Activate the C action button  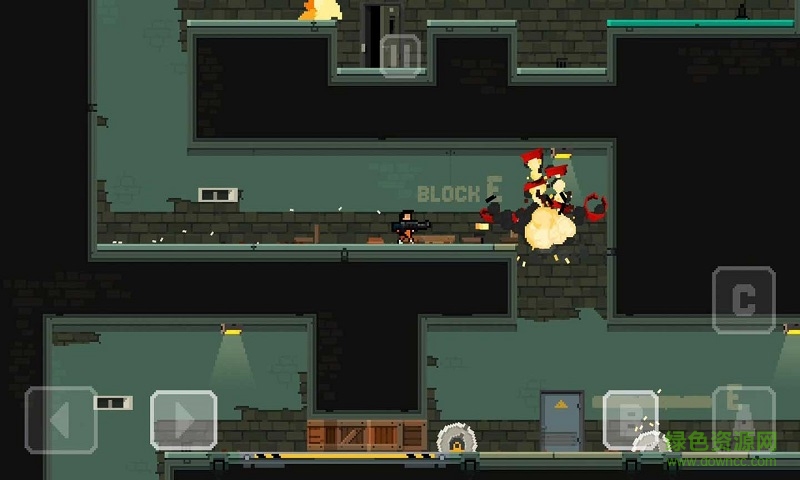point(743,299)
